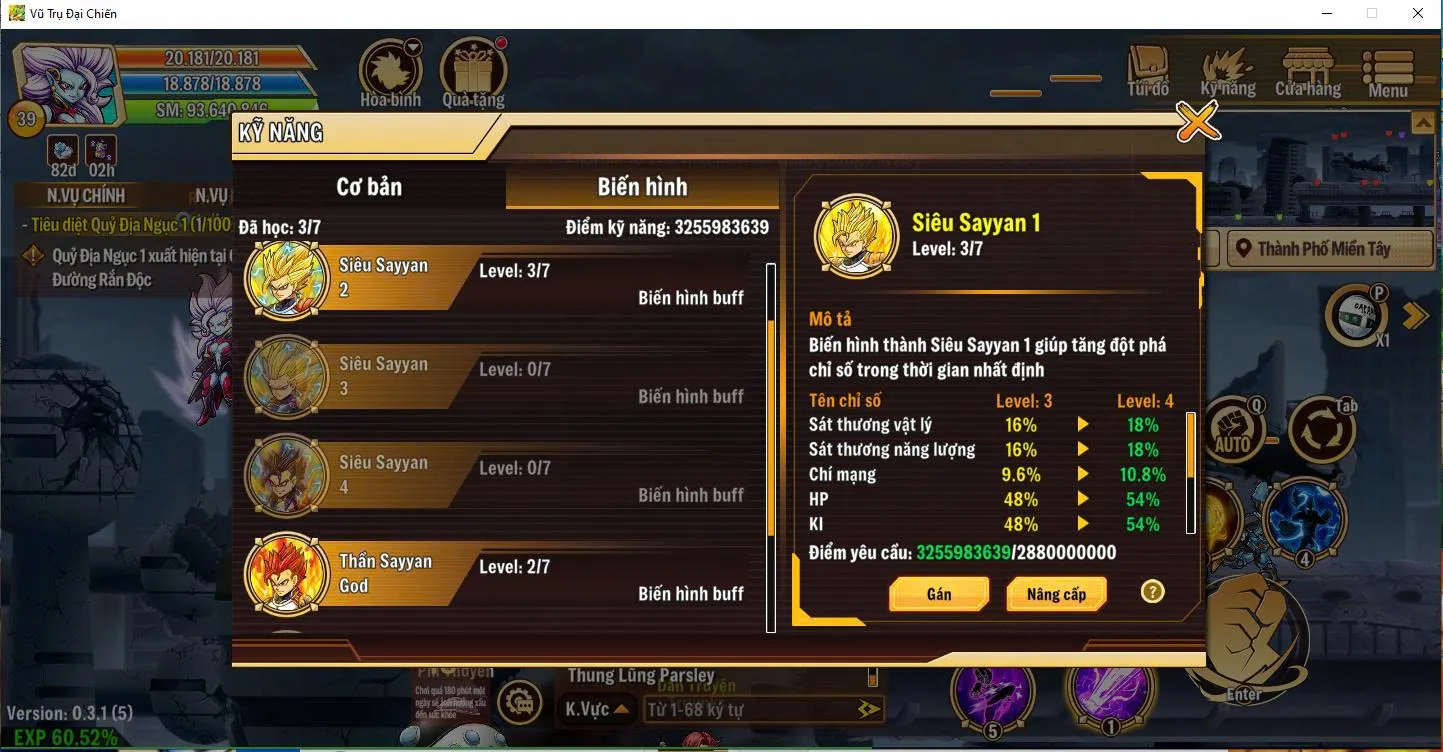The image size is (1443, 752).
Task: Open the Quà tặng gift icon
Action: tap(473, 65)
